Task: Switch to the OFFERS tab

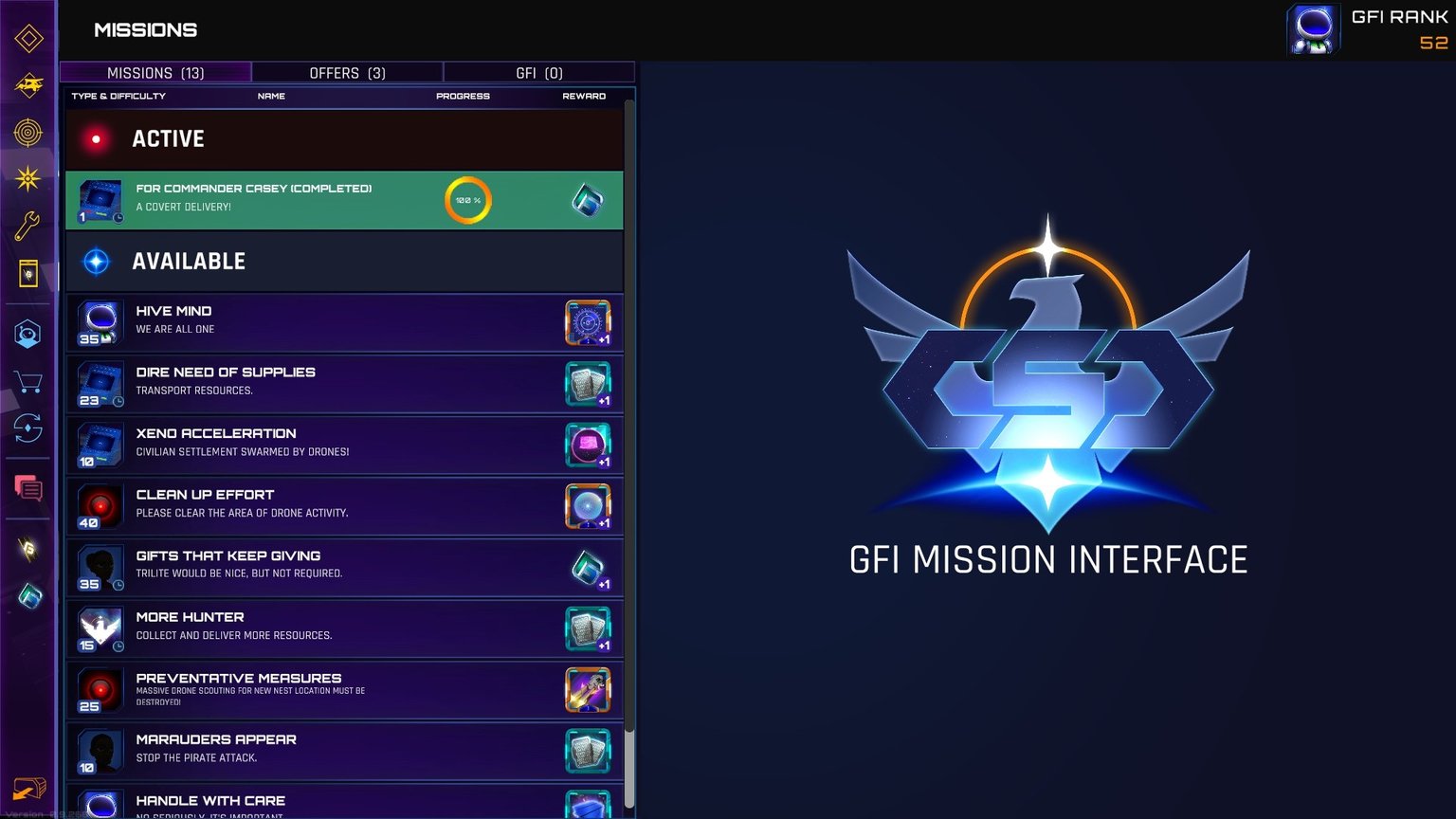Action: click(x=347, y=73)
